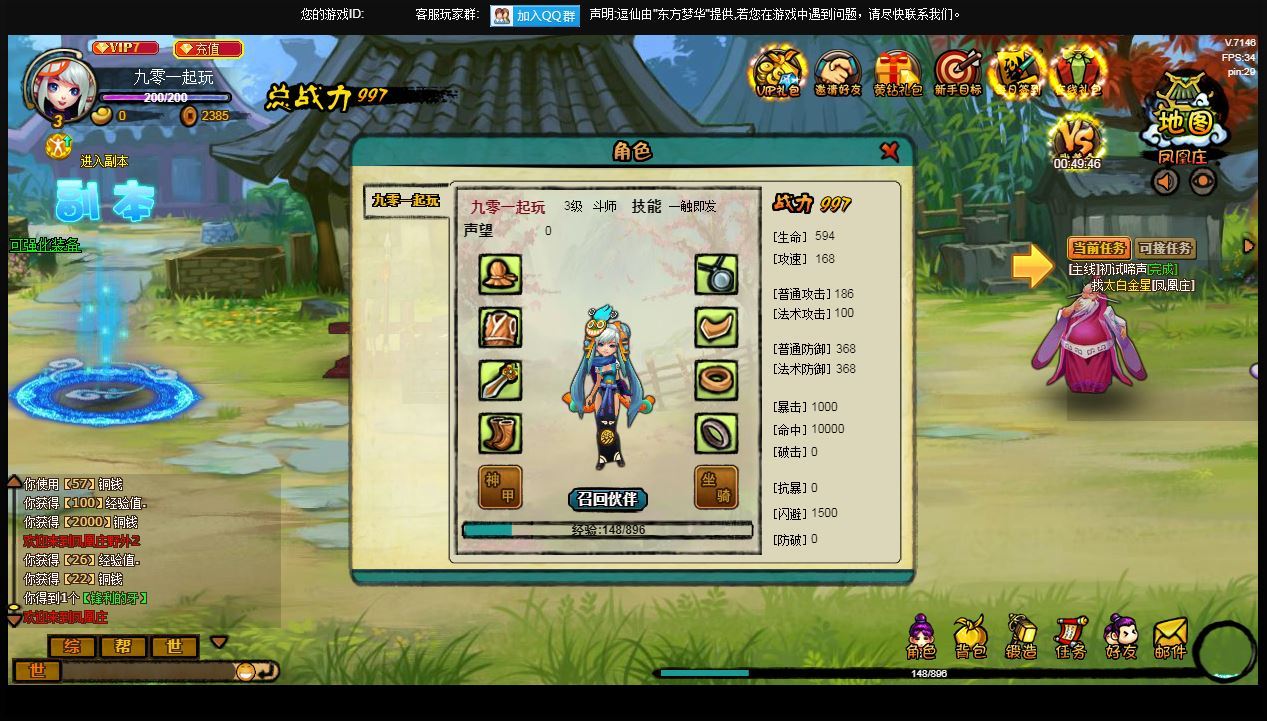
Task: Open the 邀请好友 invite icon
Action: (x=838, y=73)
